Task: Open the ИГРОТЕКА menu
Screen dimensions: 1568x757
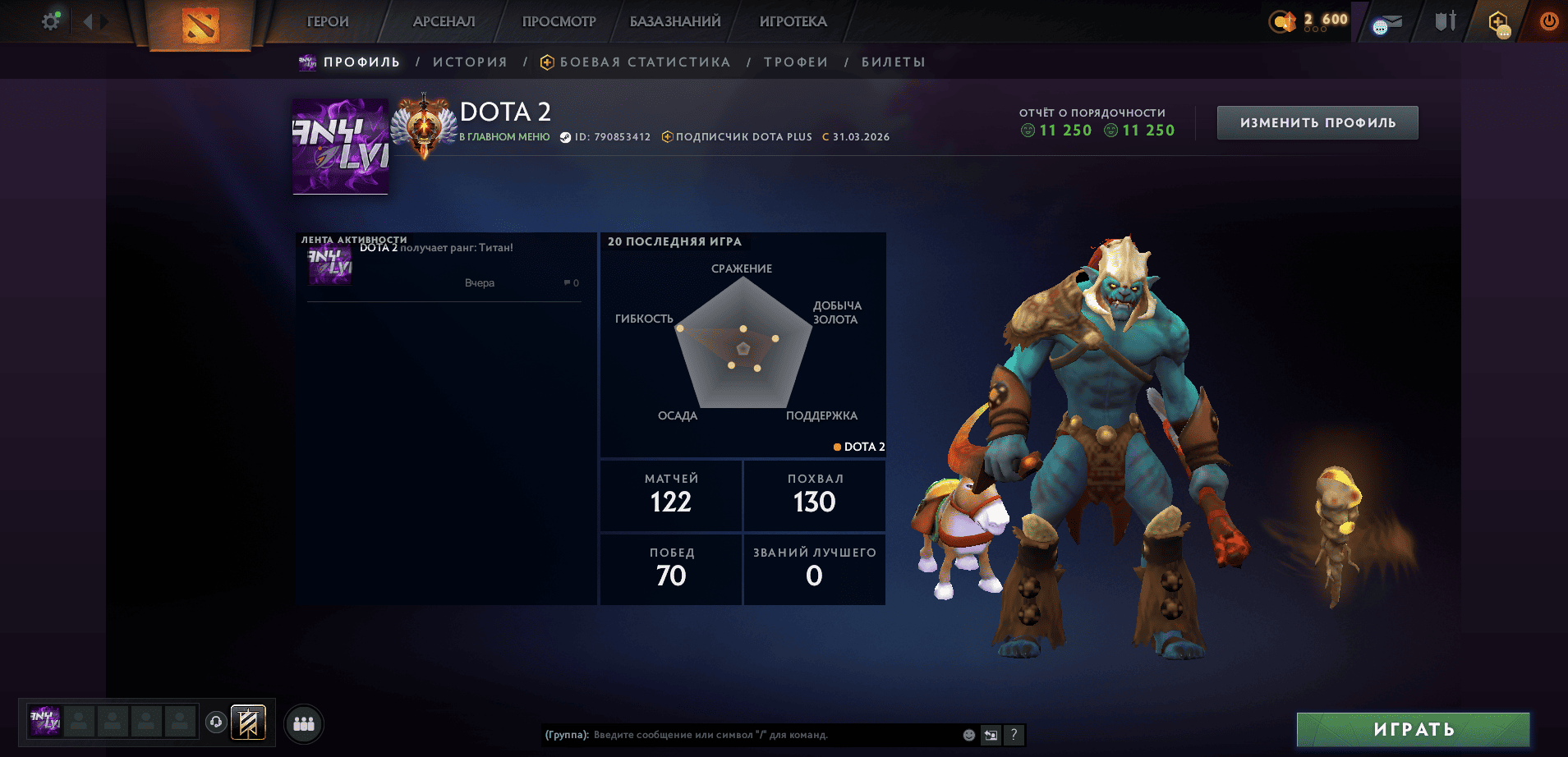Action: point(793,22)
